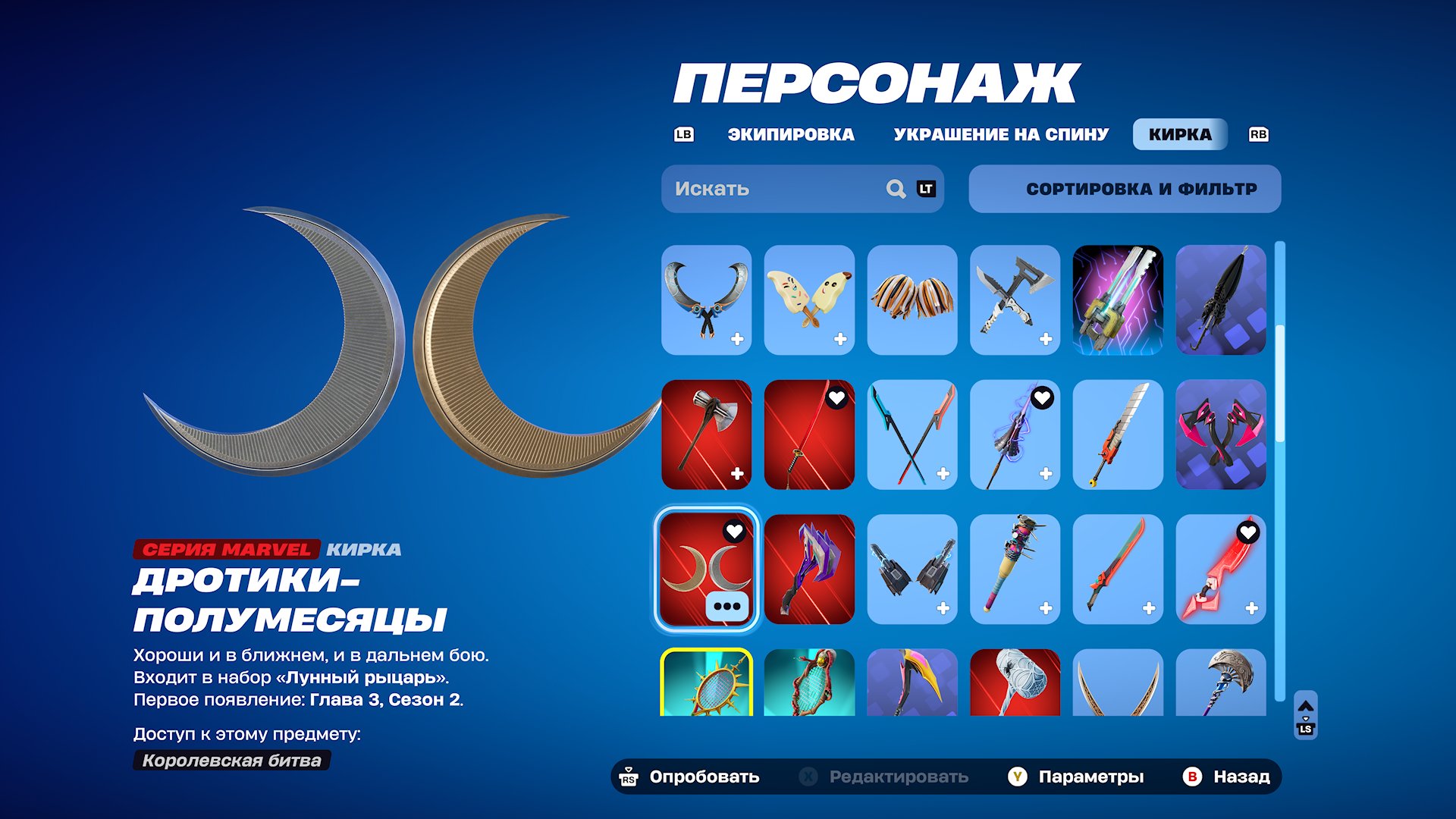The width and height of the screenshot is (1456, 819).
Task: Open the УКРАШЕНИЕ НА СПИНУ tab
Action: [999, 134]
